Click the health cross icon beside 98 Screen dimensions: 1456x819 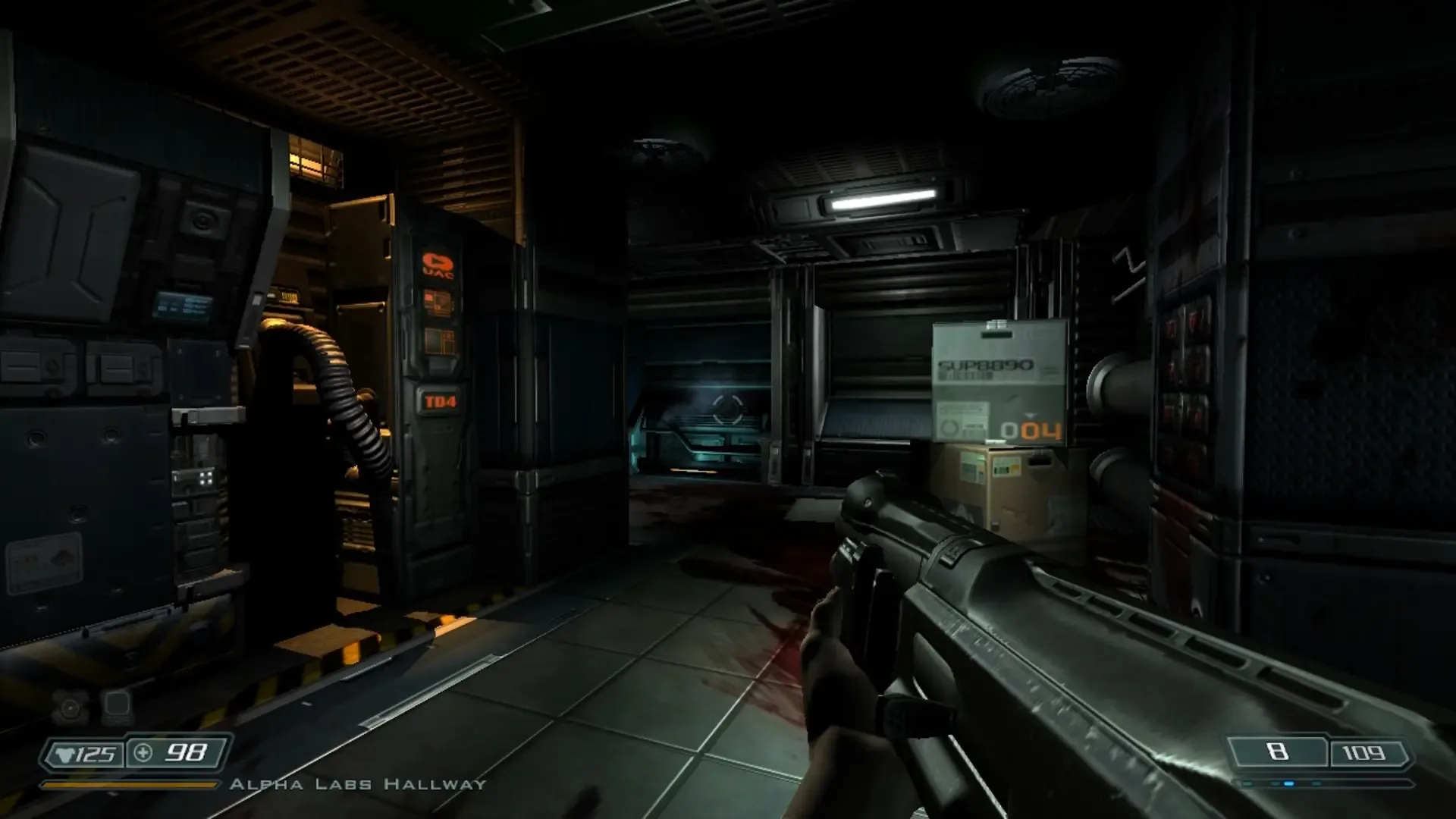143,754
